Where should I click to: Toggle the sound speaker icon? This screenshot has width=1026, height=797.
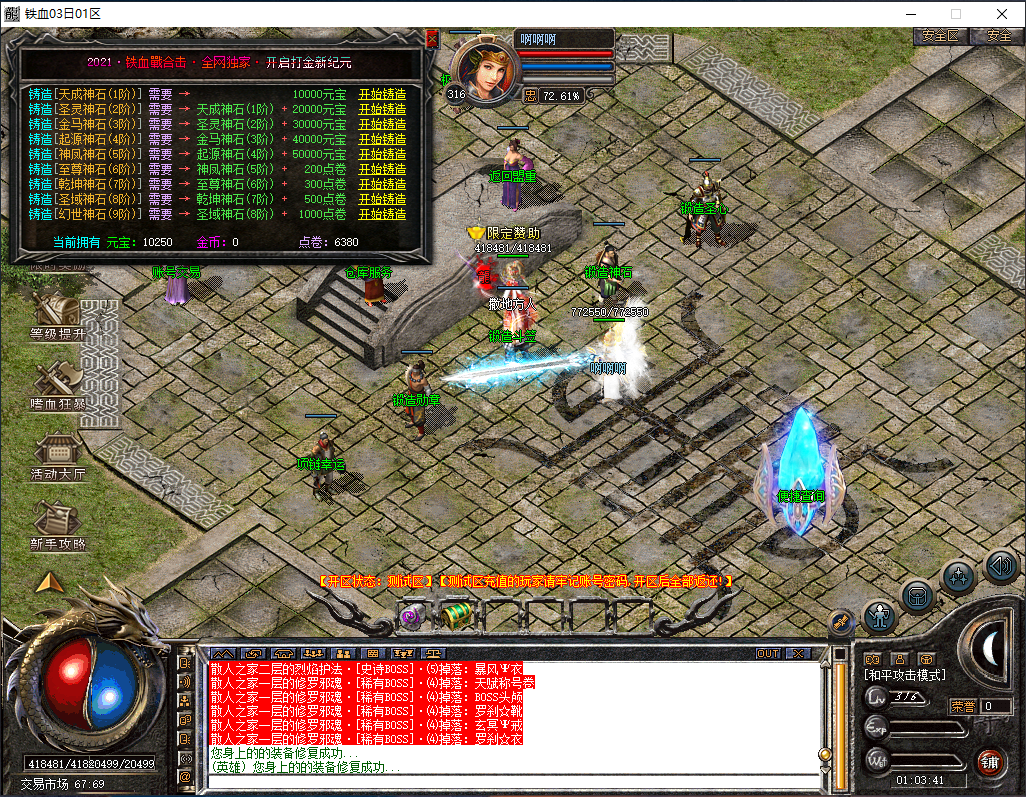1000,565
